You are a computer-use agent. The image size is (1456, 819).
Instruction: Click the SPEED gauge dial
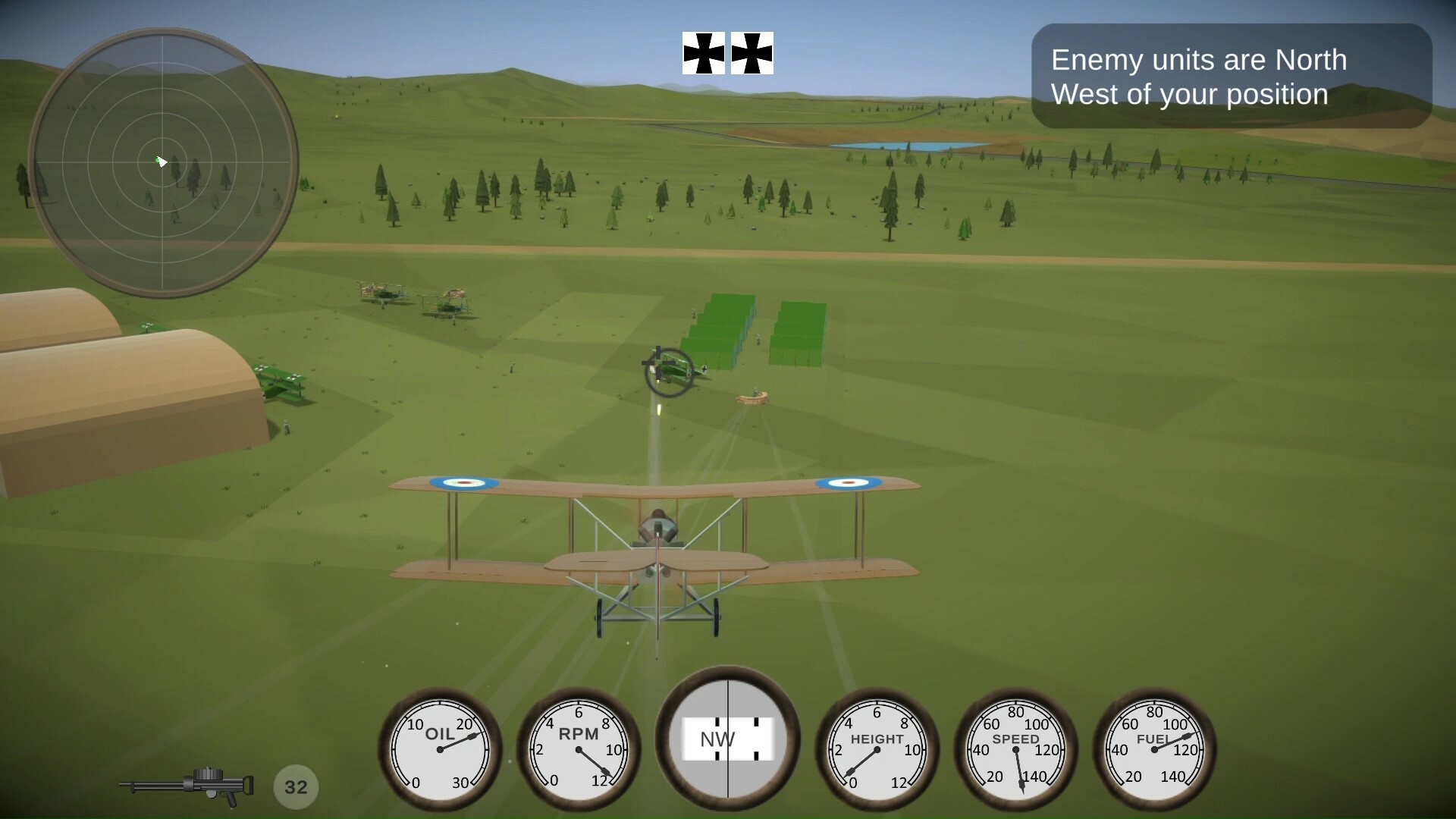tap(1016, 751)
